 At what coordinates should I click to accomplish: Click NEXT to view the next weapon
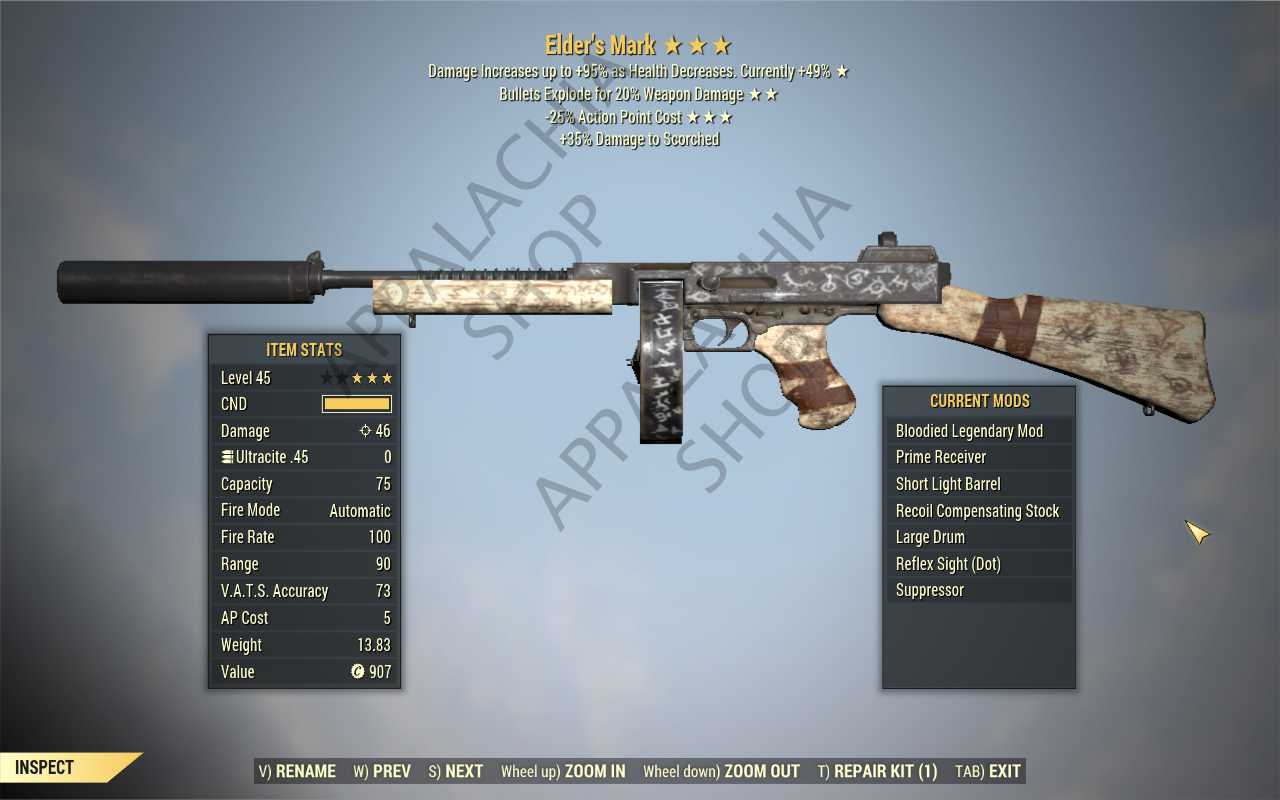(x=461, y=771)
